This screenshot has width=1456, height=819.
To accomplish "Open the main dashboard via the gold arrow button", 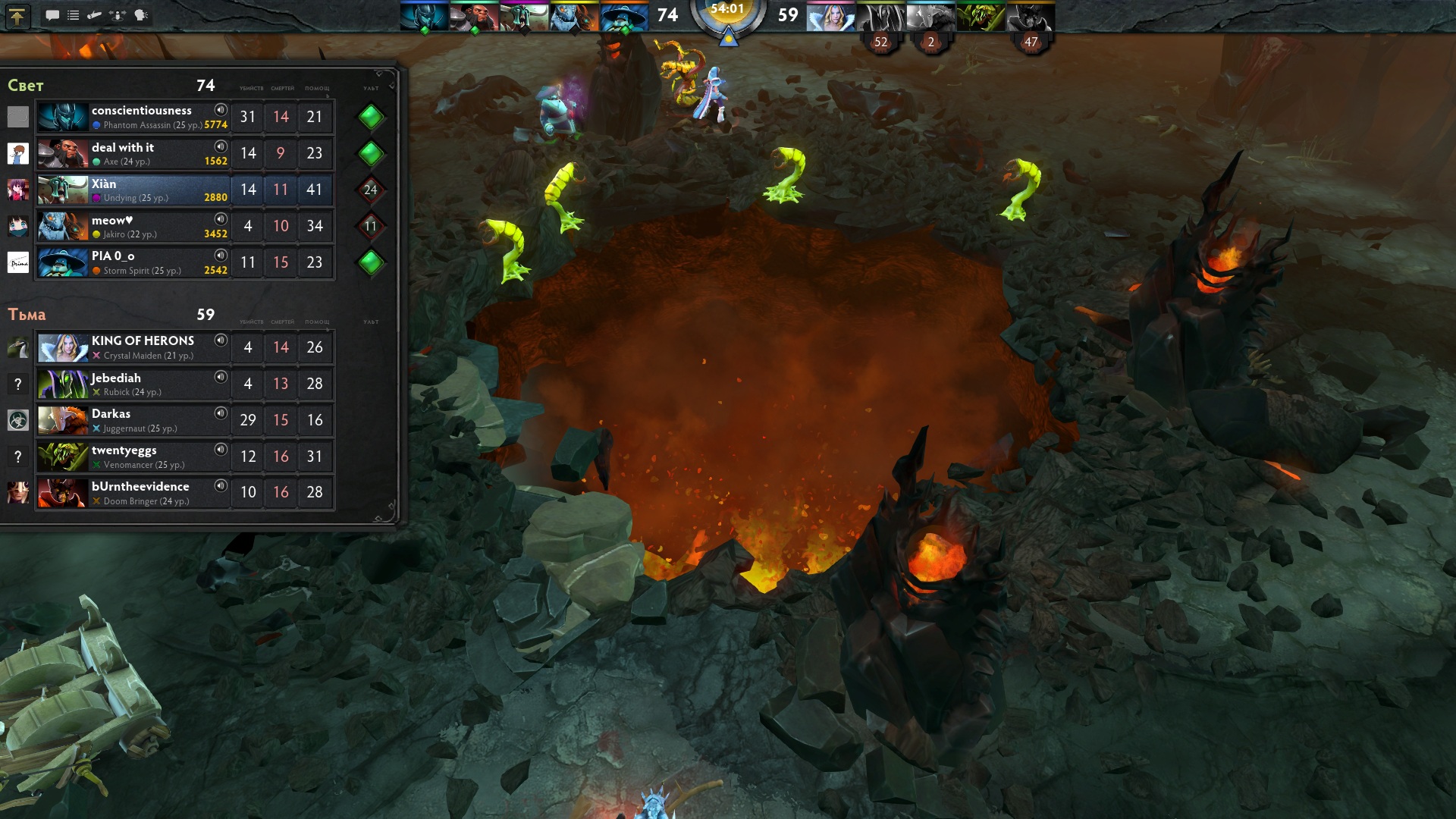I will tap(17, 16).
